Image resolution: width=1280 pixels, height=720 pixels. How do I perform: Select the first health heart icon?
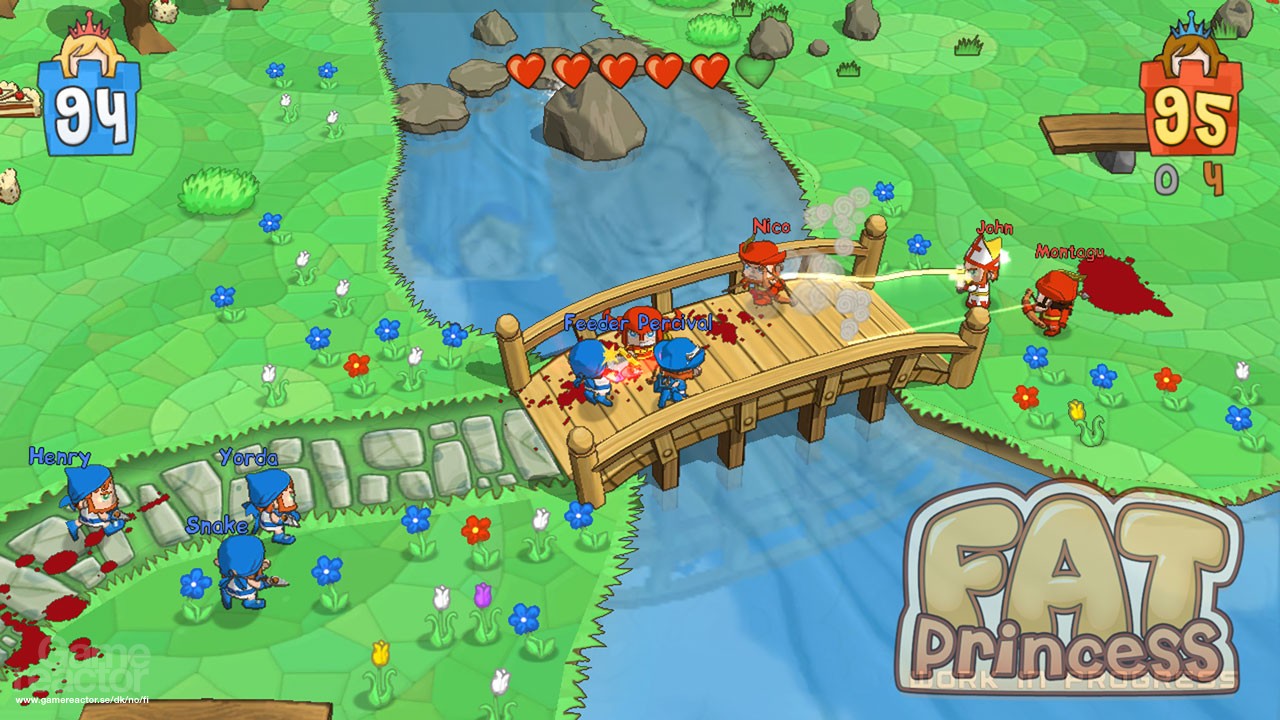tap(524, 72)
